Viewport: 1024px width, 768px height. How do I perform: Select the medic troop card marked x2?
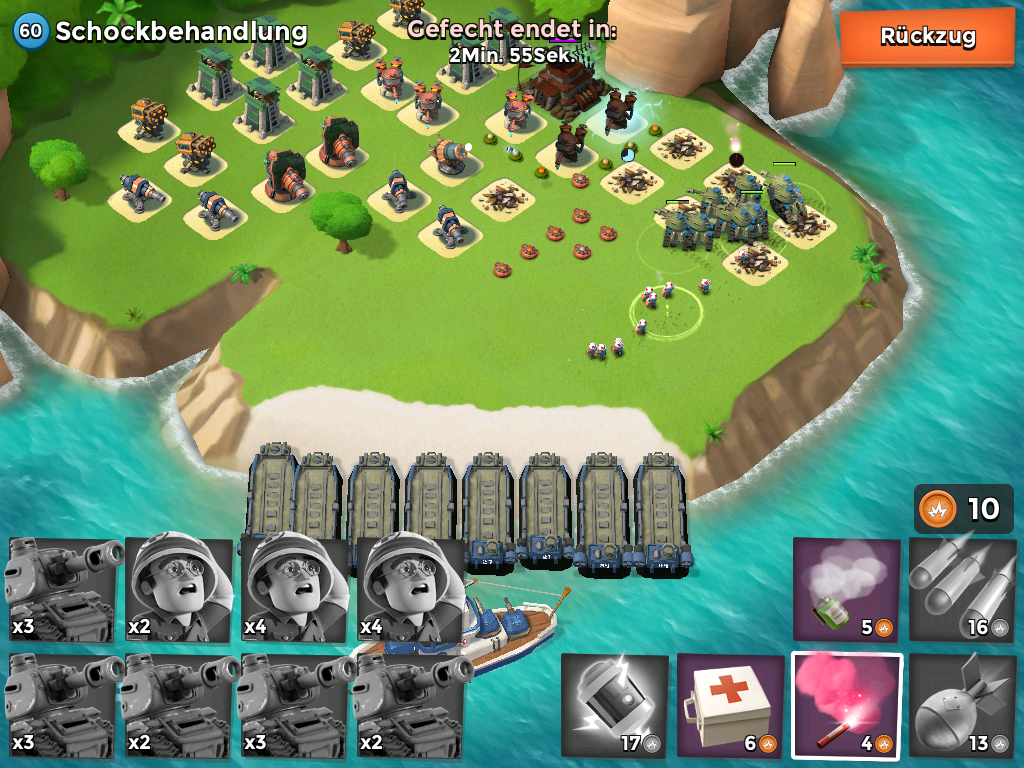point(180,590)
